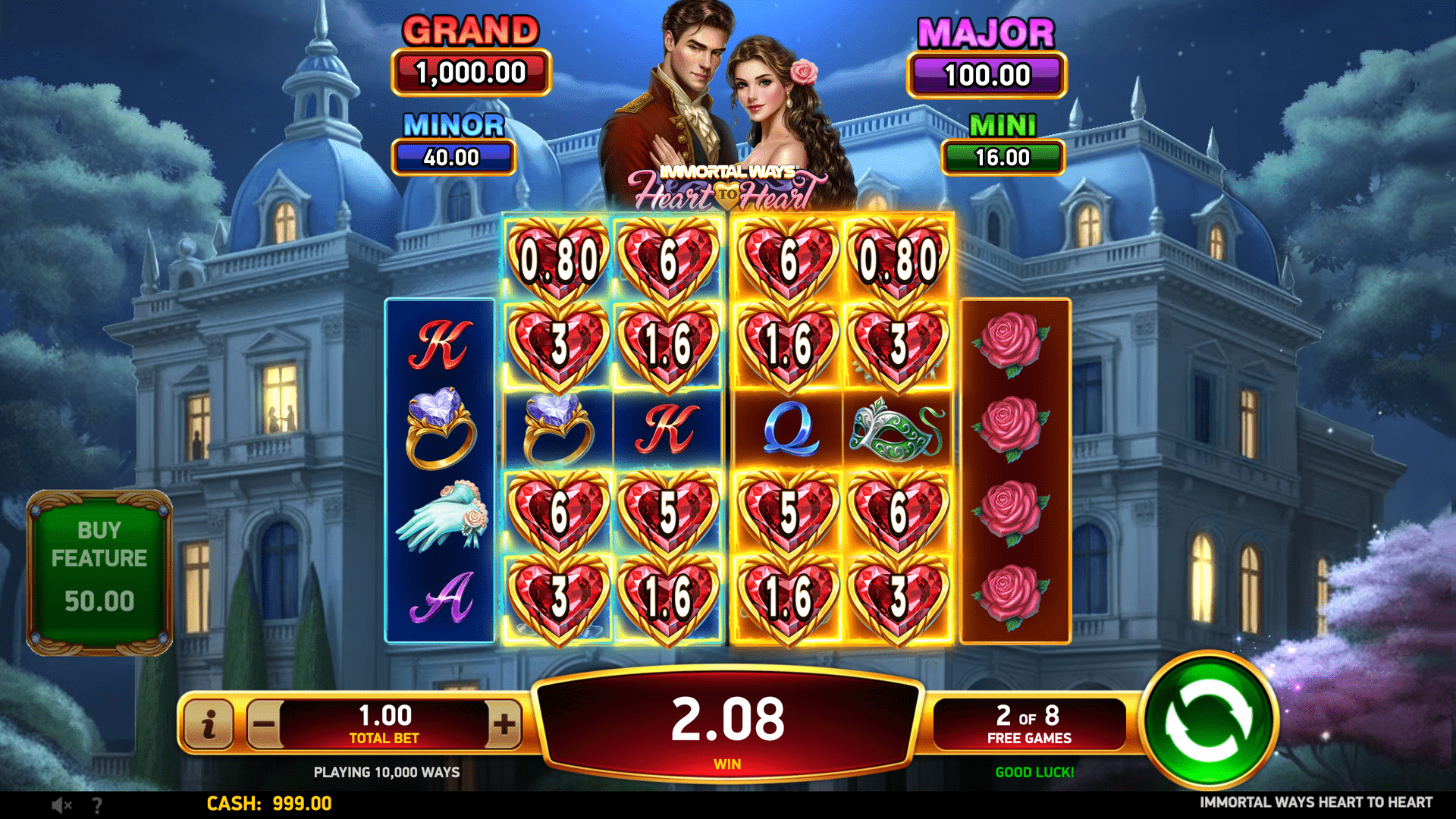
Task: Open help via the question mark
Action: click(x=96, y=805)
